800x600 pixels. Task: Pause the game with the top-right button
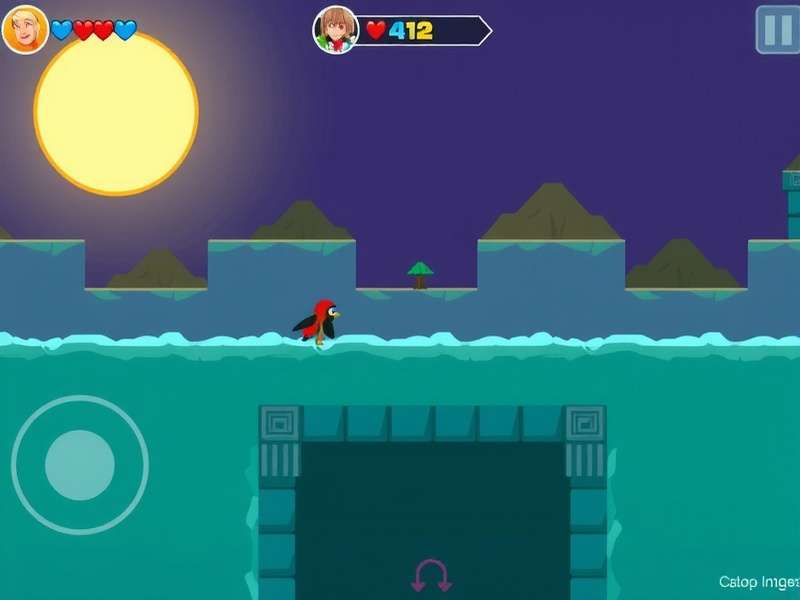(x=777, y=29)
